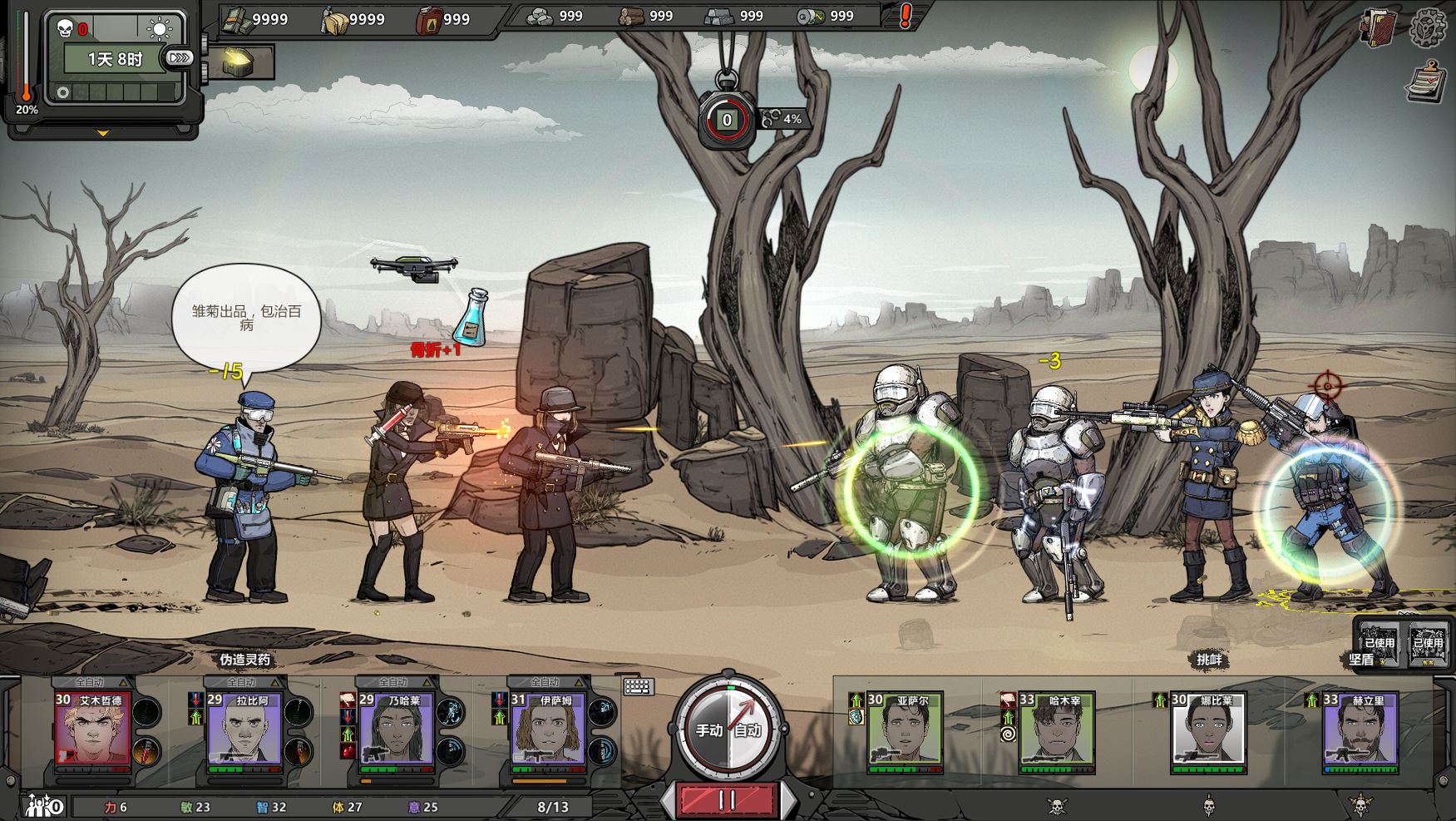Open the keyboard shortcuts icon
The image size is (1456, 821).
tap(639, 686)
